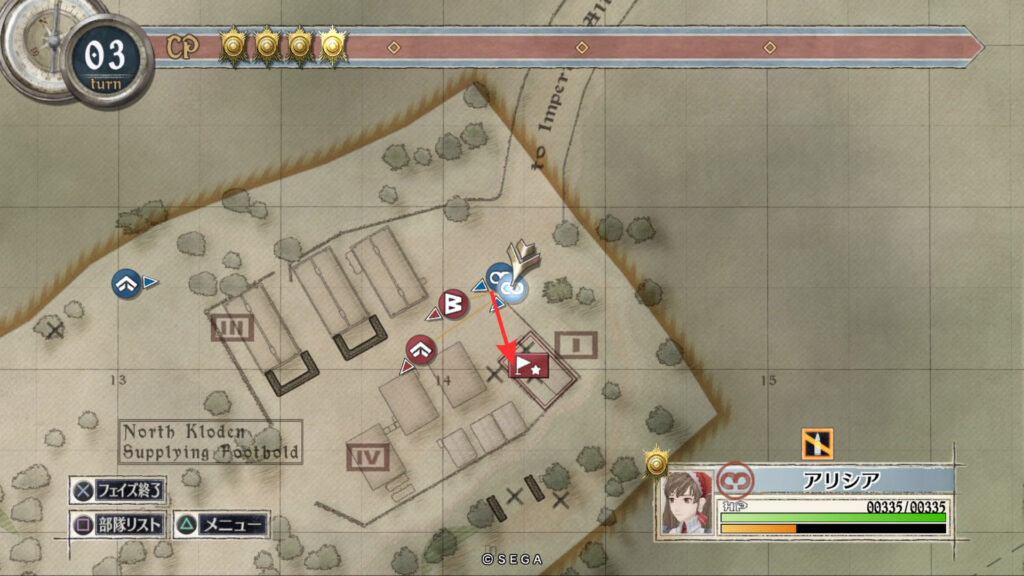Open the 部隊リスト squad list
1024x576 pixels.
click(119, 524)
